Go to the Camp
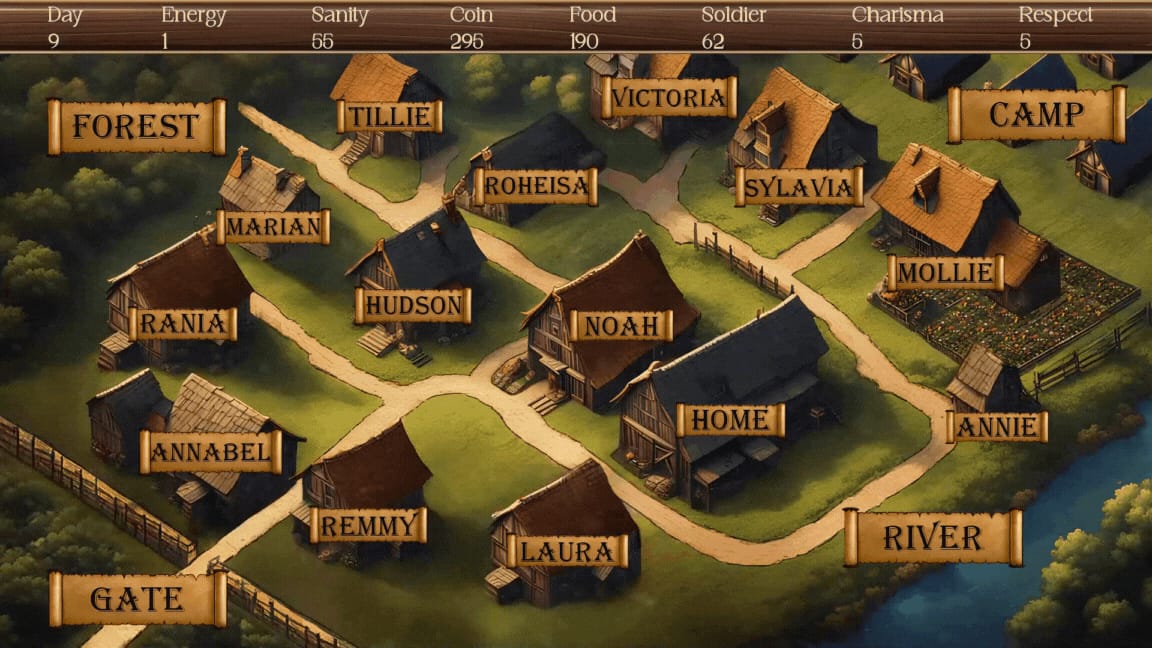 point(1036,115)
